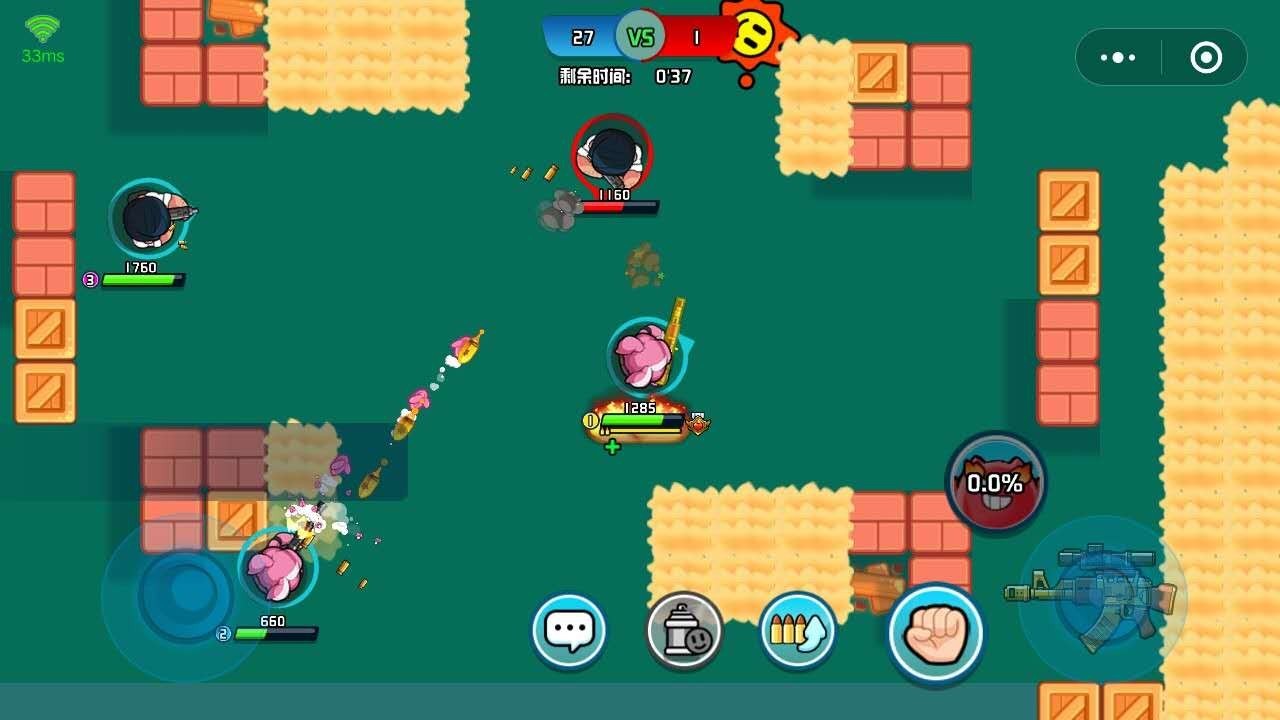1280x720 pixels.
Task: Reload ammo with the bullets button
Action: [x=797, y=630]
